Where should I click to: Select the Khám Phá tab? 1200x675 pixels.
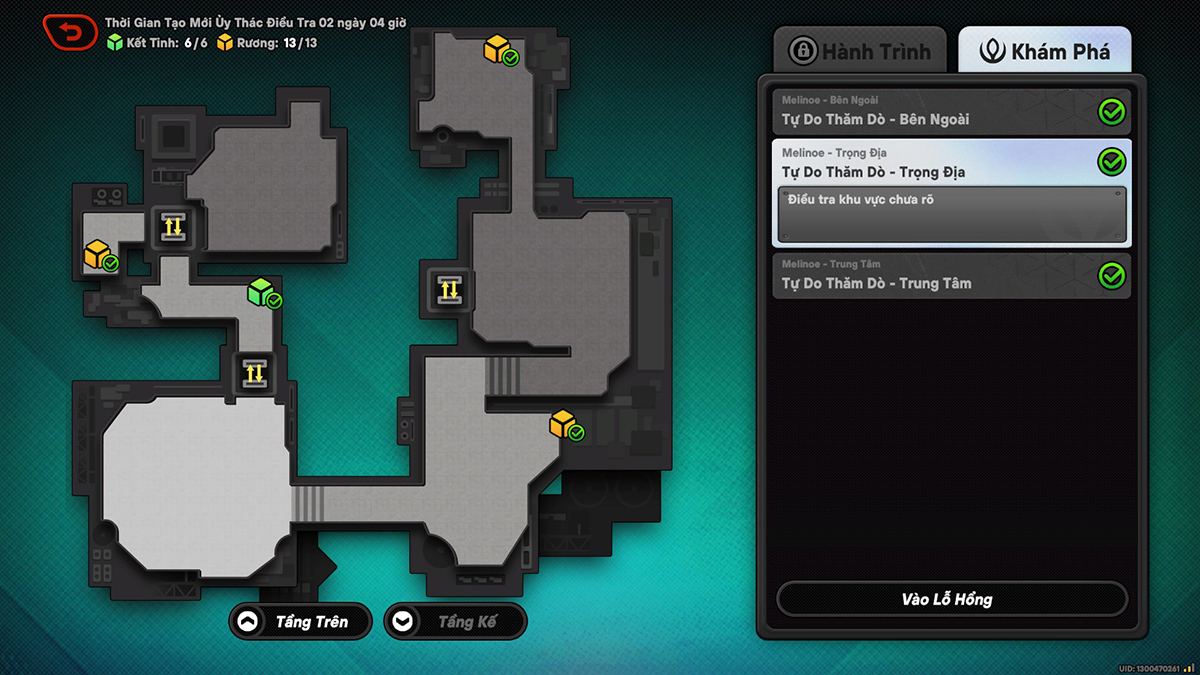pos(1045,51)
